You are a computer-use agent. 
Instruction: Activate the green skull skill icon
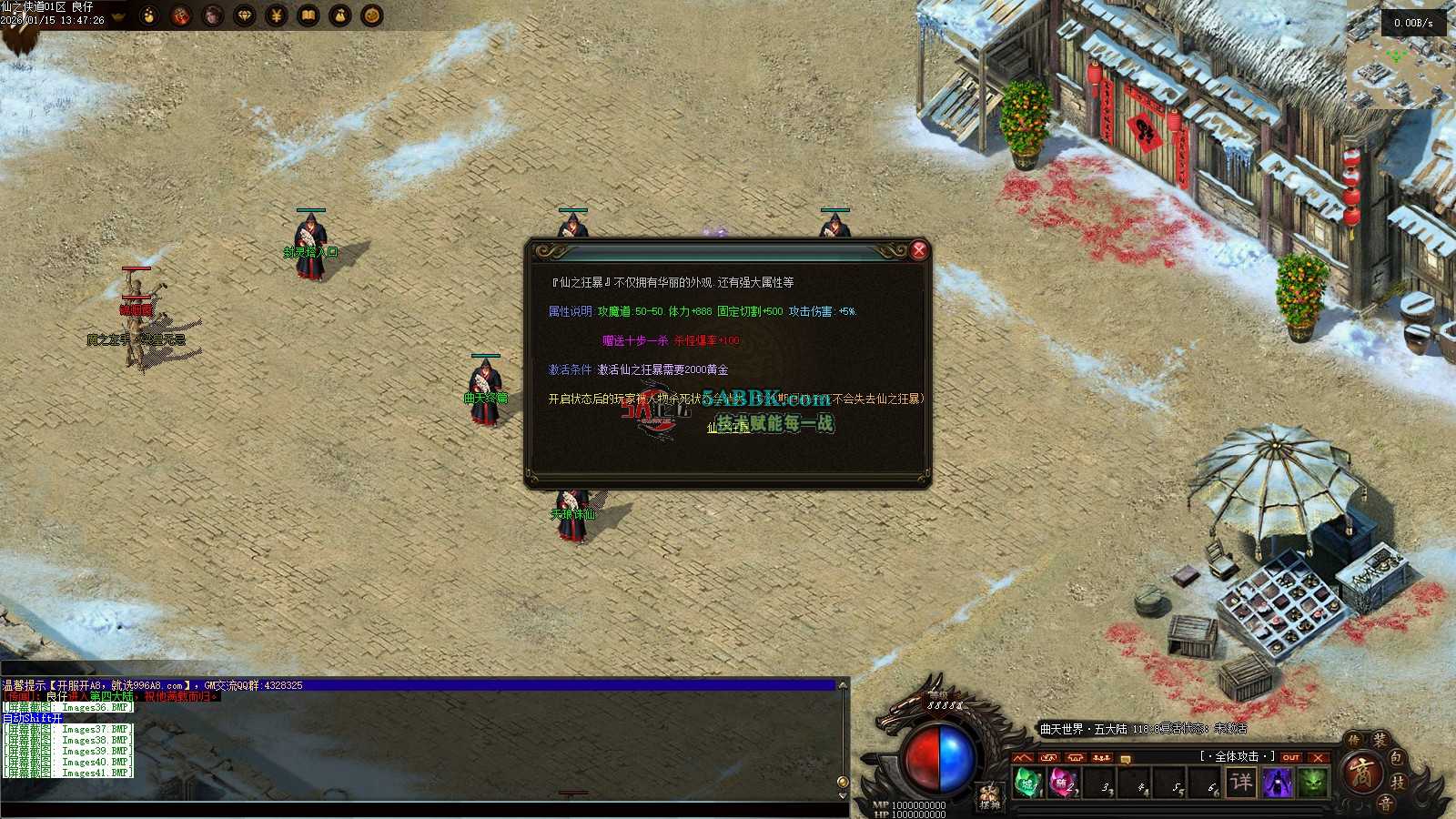tap(1312, 782)
